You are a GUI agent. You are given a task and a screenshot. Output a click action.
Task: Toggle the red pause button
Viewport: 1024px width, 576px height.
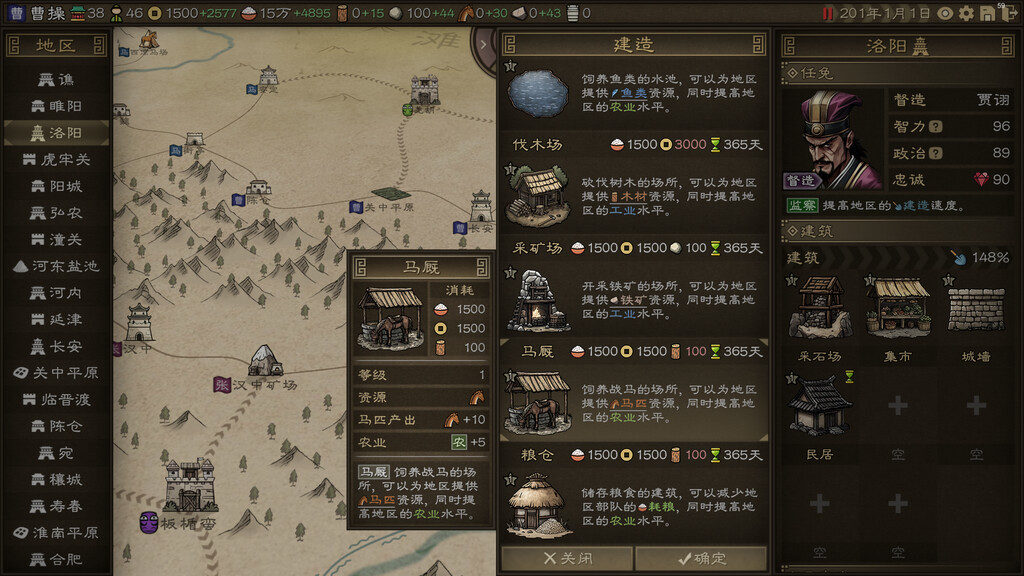pos(827,13)
